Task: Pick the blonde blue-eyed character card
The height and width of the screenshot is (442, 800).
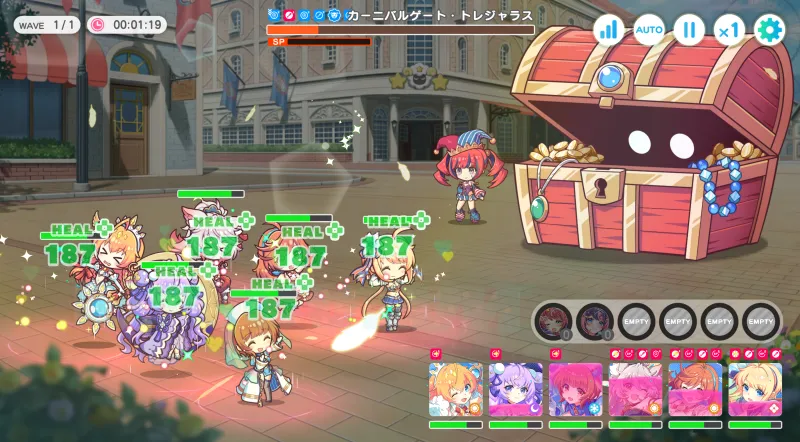Action: click(756, 389)
